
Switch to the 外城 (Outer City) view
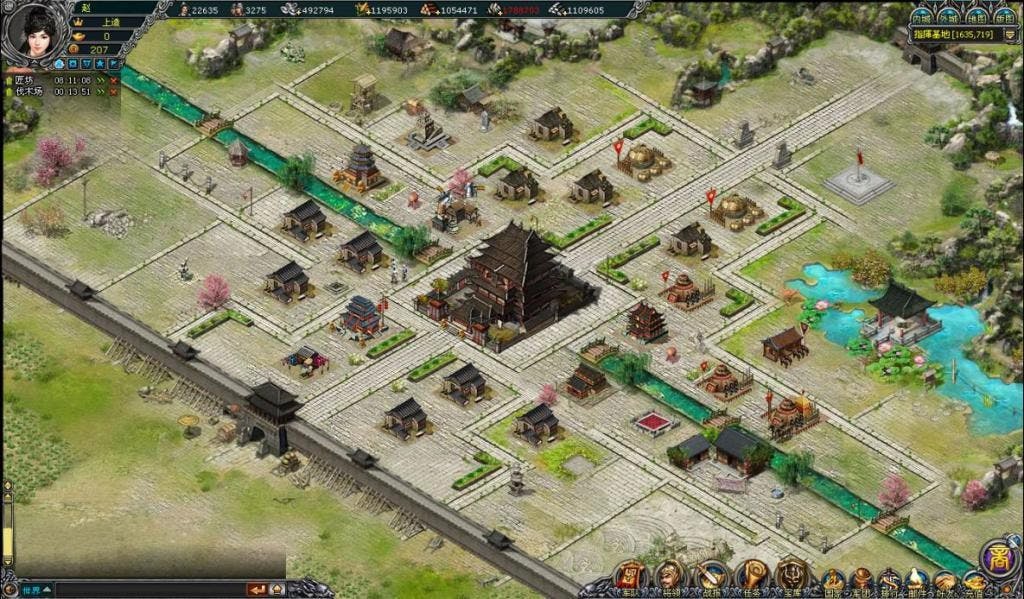click(x=949, y=17)
